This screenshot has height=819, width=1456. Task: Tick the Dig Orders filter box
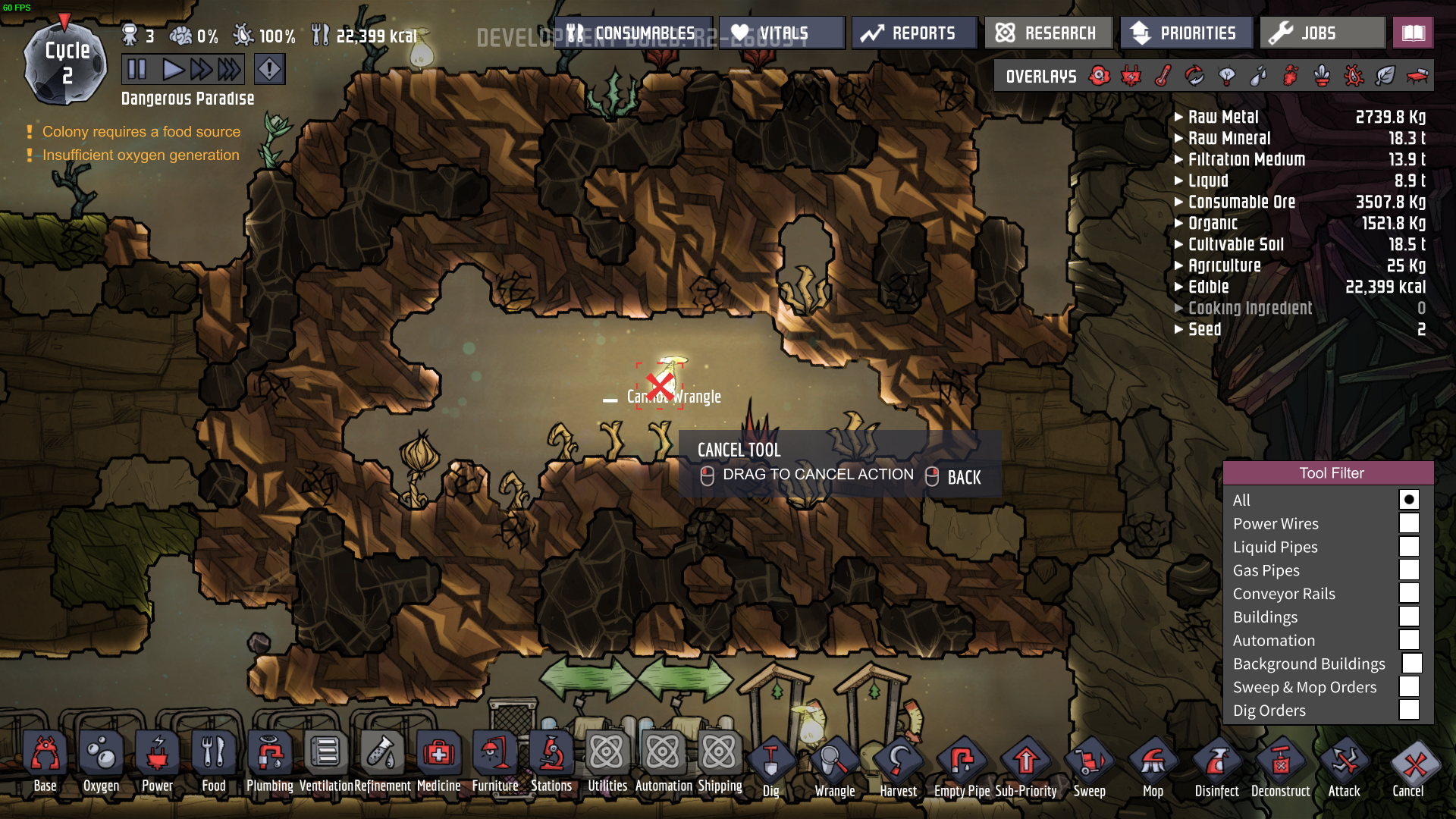1409,710
